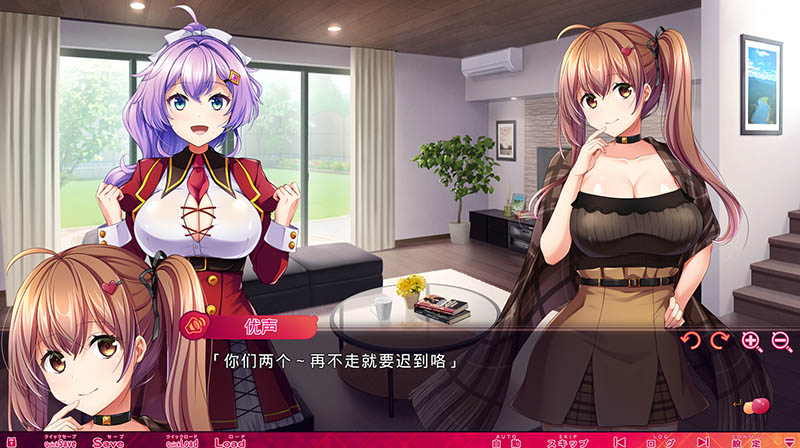
Task: Zoom out with the minus magnifier icon
Action: pos(781,341)
